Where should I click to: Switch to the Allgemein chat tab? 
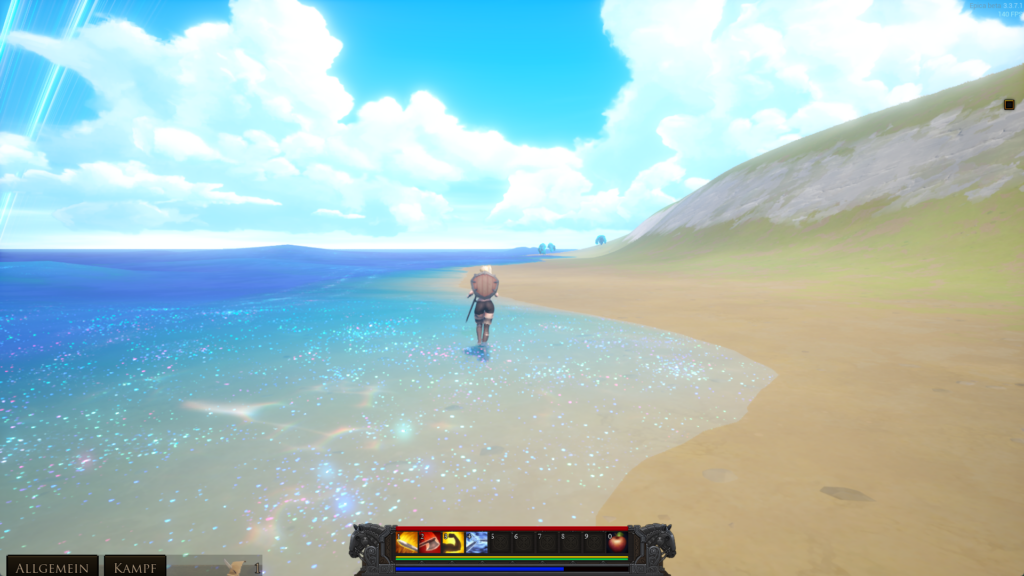point(52,567)
